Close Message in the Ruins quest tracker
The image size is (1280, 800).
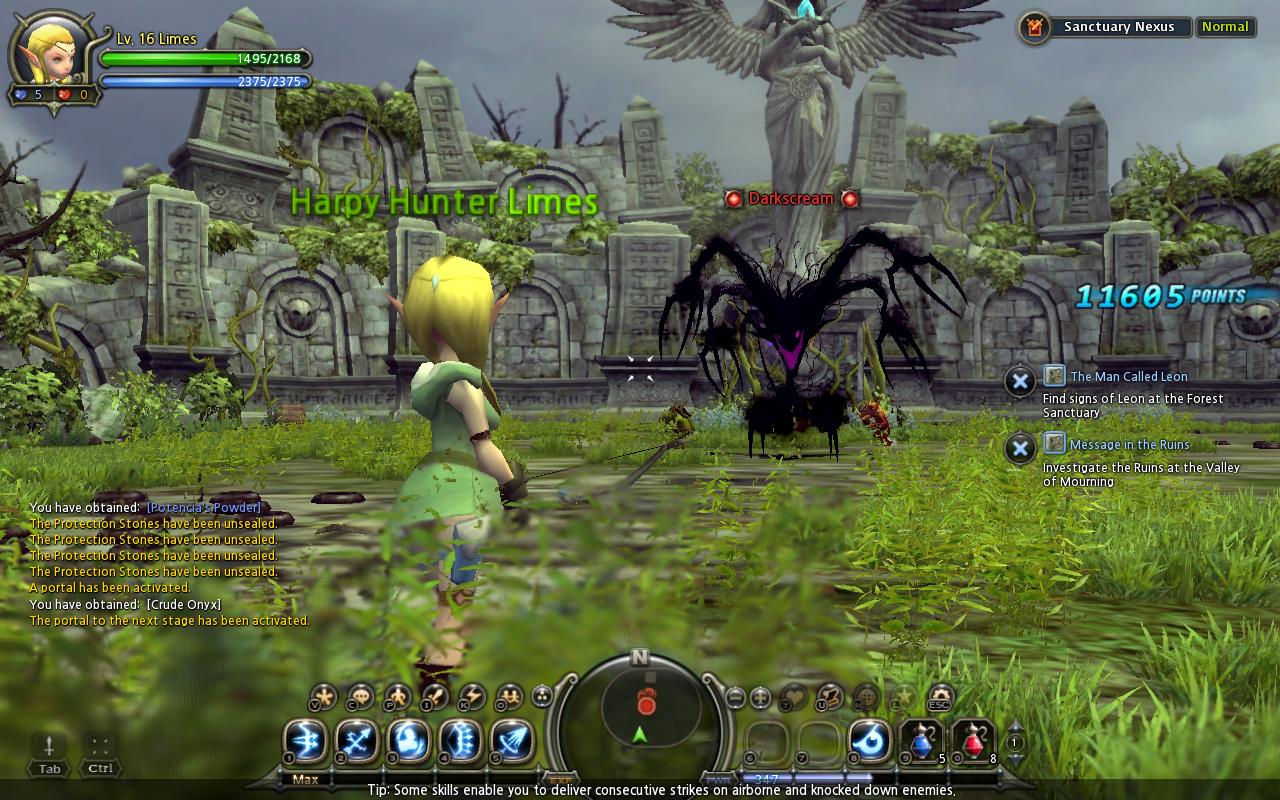(1019, 448)
